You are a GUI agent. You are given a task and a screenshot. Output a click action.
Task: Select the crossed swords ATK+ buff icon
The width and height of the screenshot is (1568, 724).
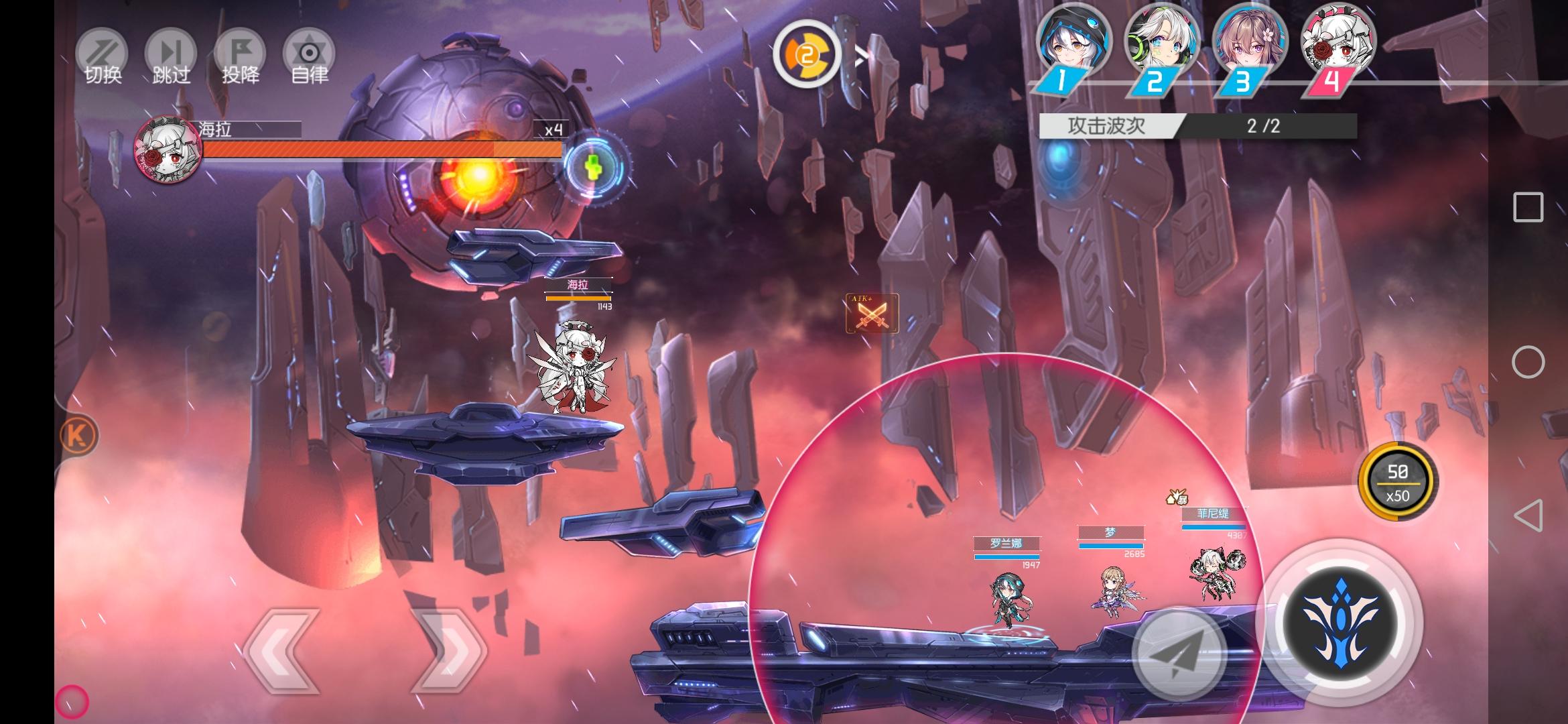point(871,314)
